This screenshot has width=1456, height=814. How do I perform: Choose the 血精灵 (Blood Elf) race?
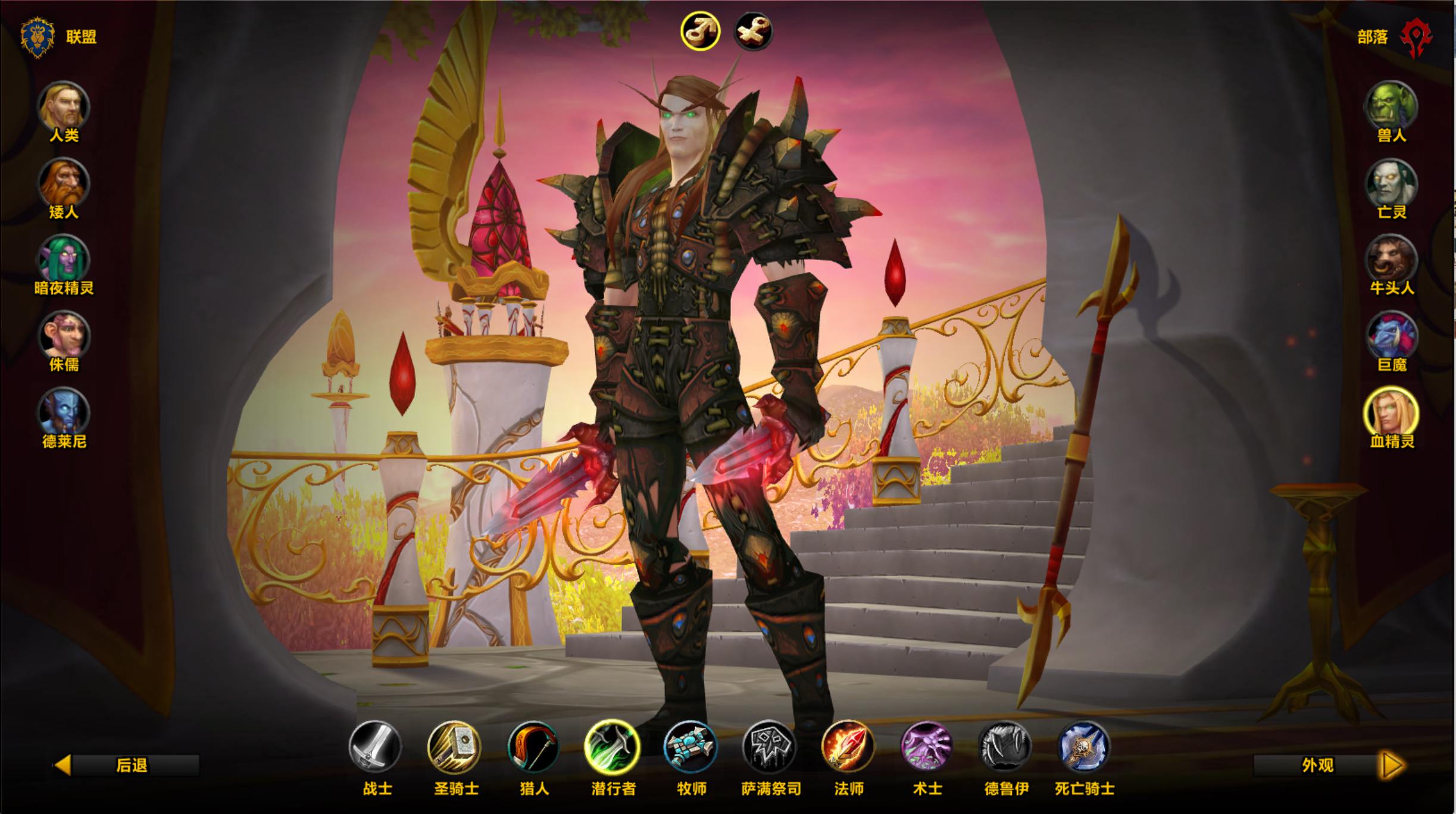click(x=1391, y=413)
